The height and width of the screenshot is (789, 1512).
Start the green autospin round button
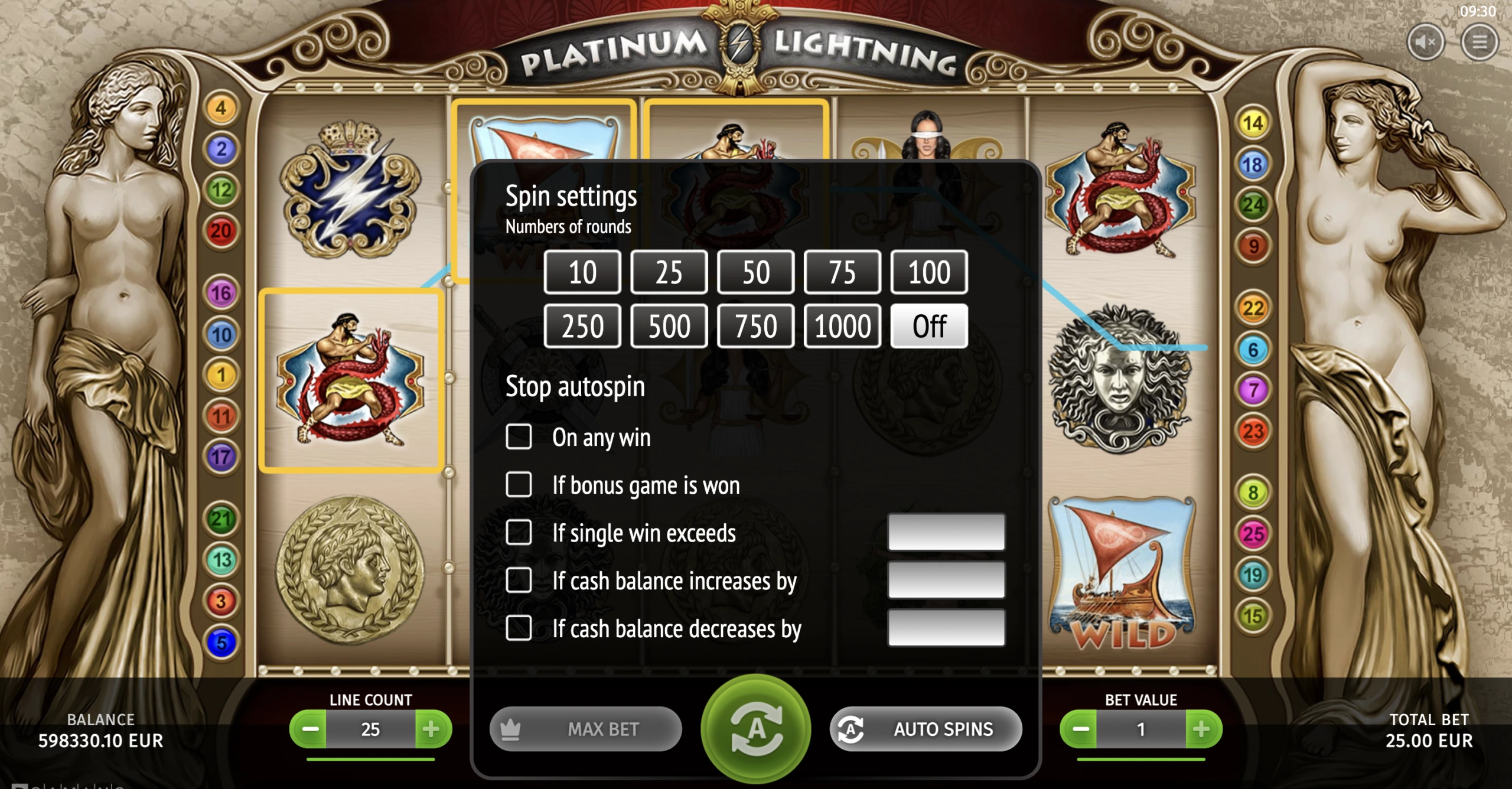pyautogui.click(x=755, y=729)
